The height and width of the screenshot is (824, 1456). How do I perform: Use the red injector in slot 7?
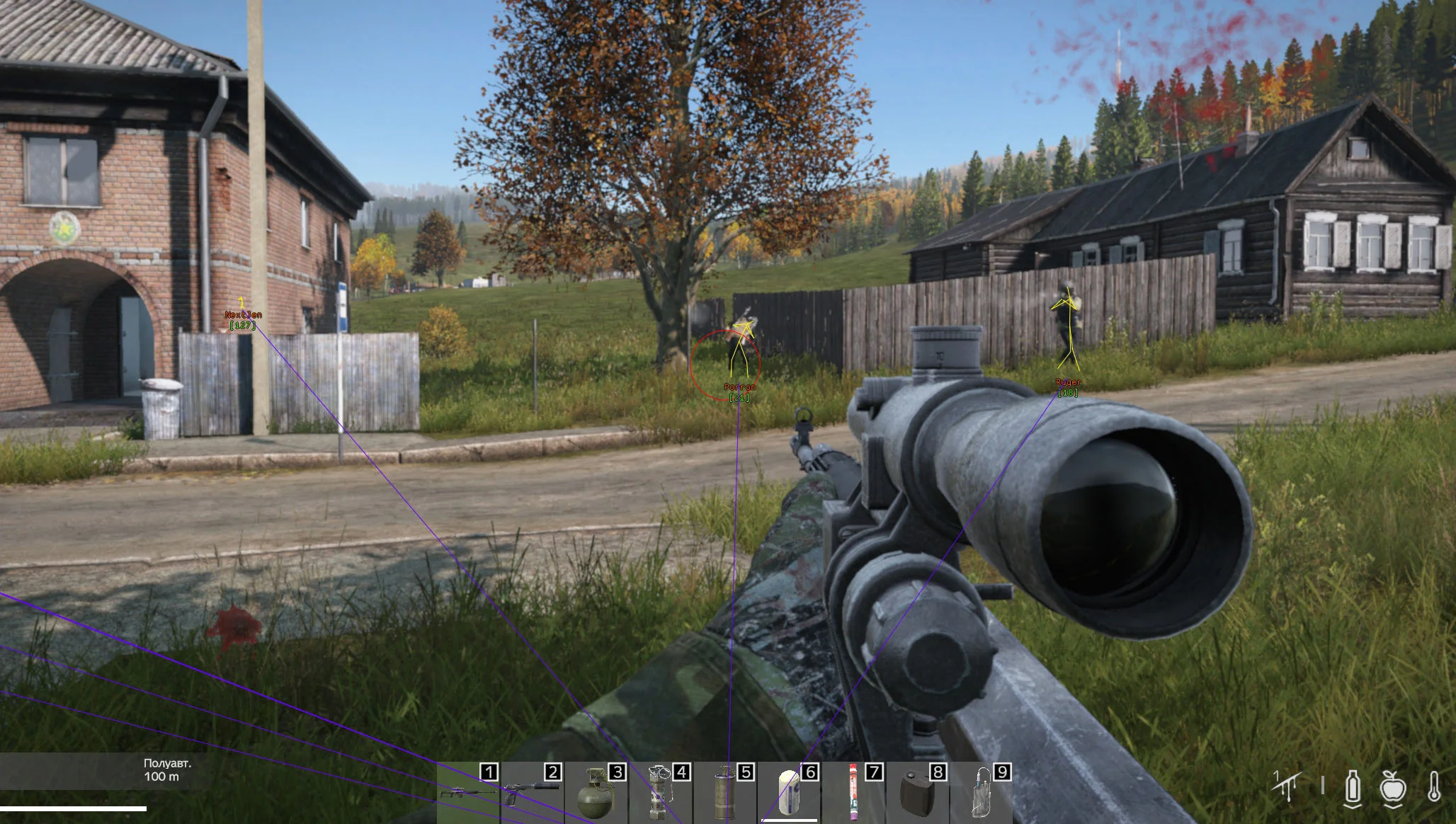pos(853,793)
